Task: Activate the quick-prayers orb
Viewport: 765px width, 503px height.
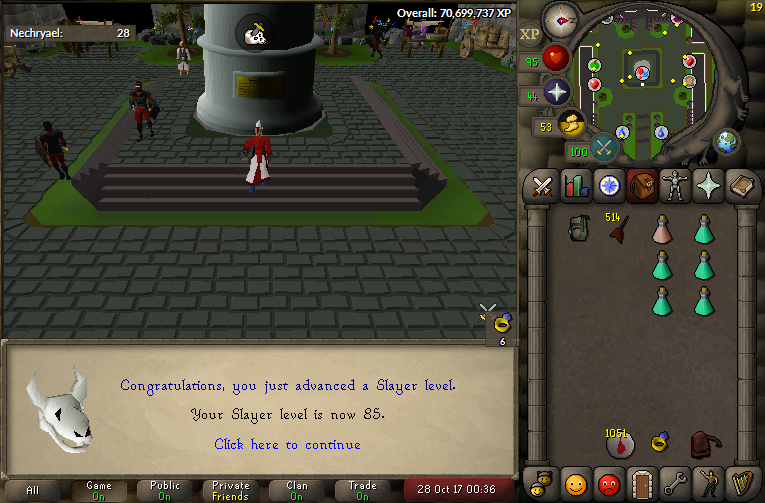Action: point(557,93)
